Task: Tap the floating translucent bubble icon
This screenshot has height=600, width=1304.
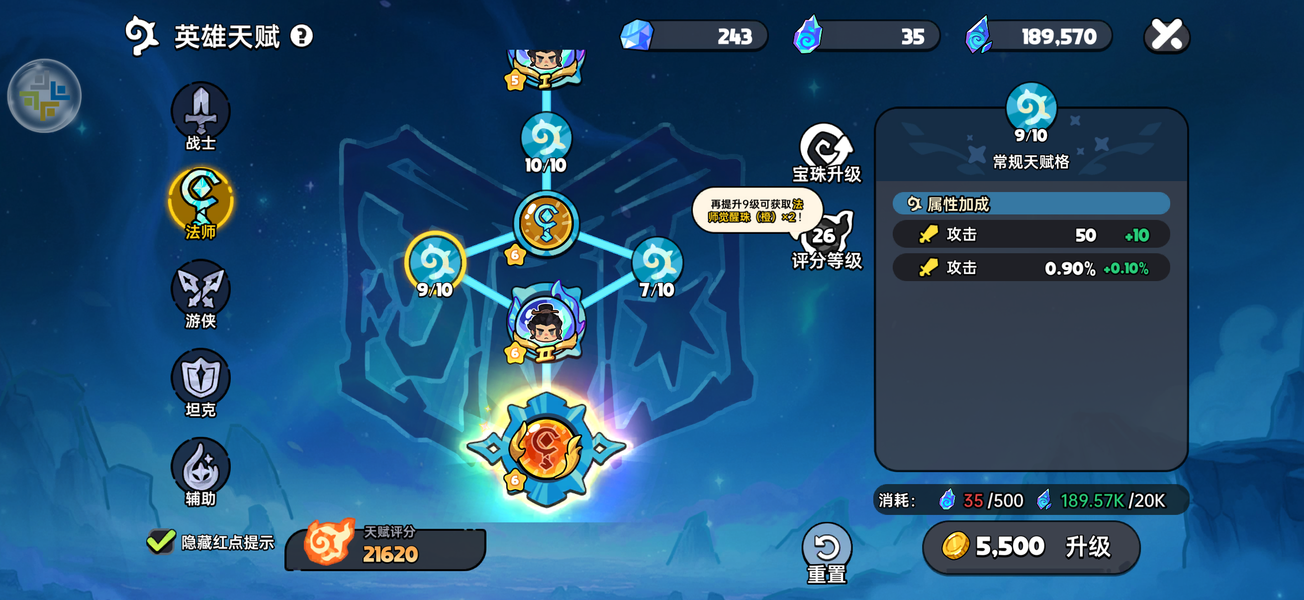Action: [x=44, y=96]
